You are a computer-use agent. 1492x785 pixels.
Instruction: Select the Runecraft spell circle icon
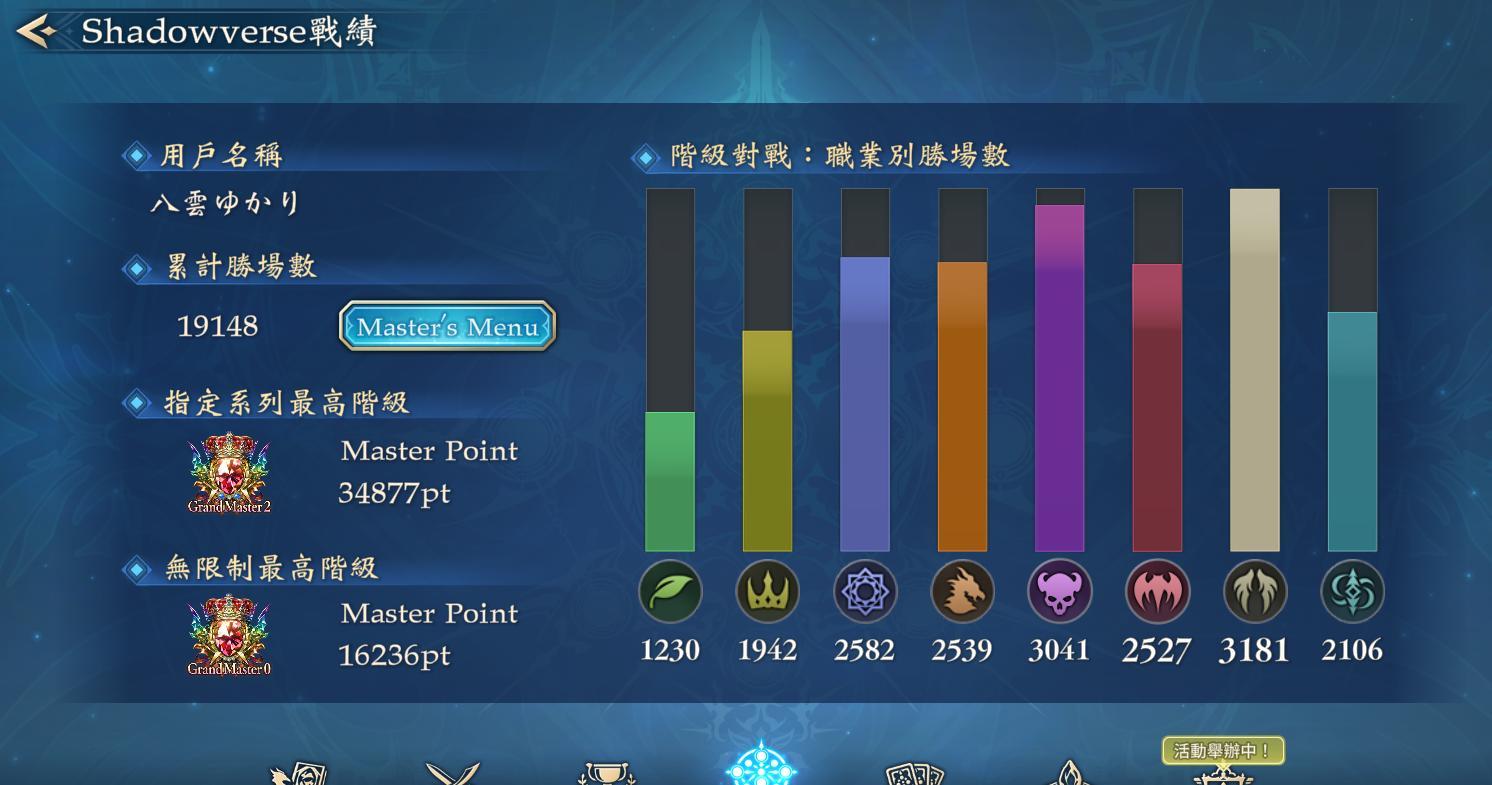tap(865, 591)
